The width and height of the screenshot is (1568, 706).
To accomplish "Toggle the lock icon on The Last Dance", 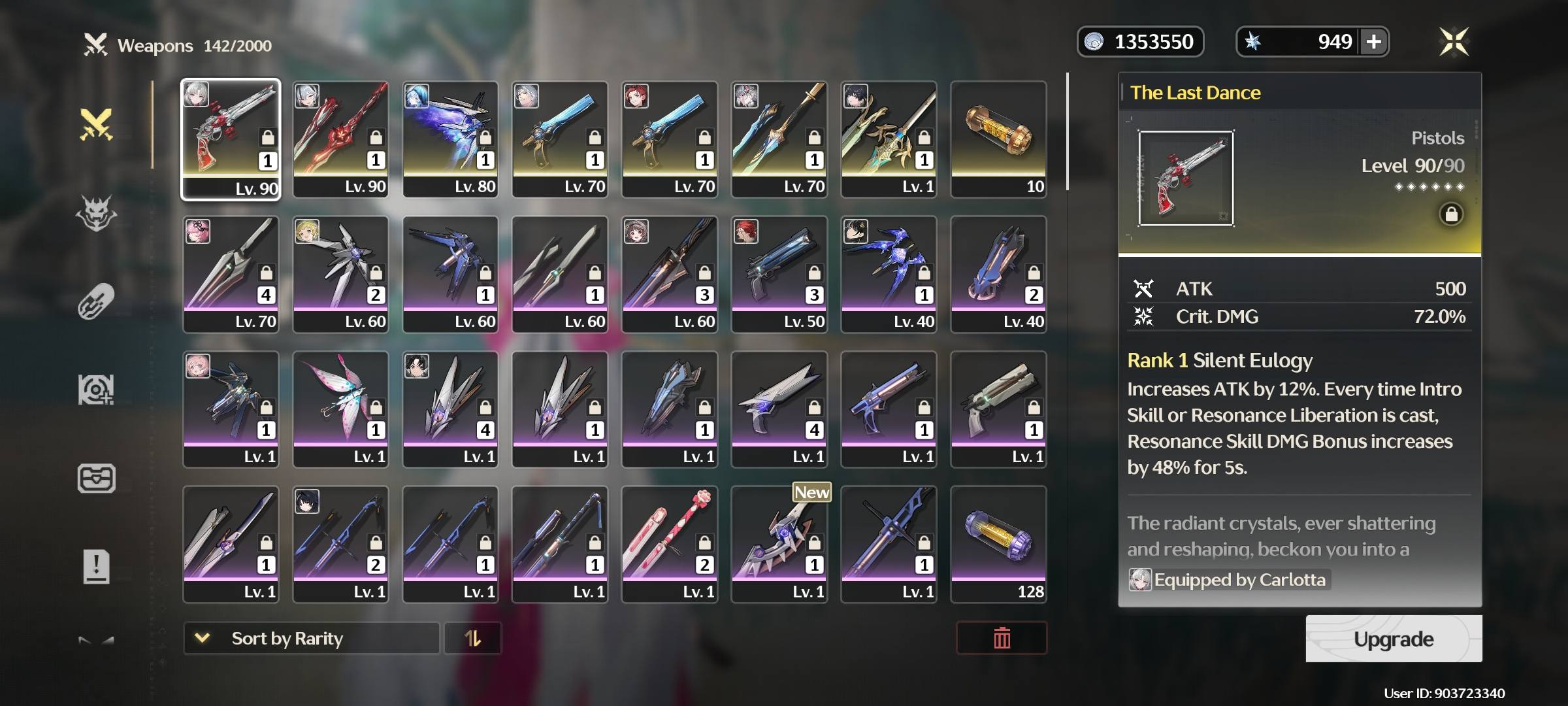I will pos(1450,214).
